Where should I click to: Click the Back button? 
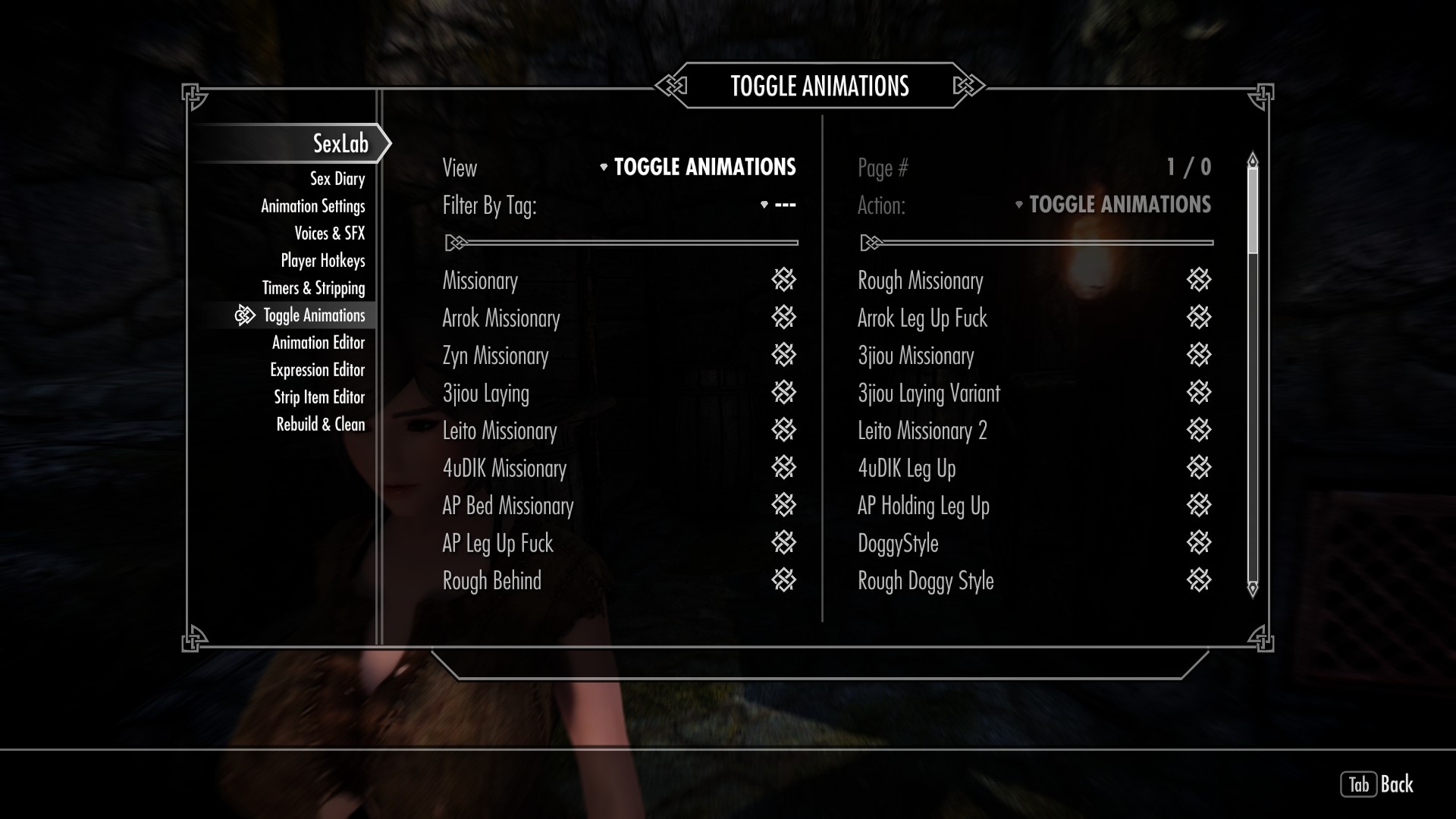(1377, 784)
